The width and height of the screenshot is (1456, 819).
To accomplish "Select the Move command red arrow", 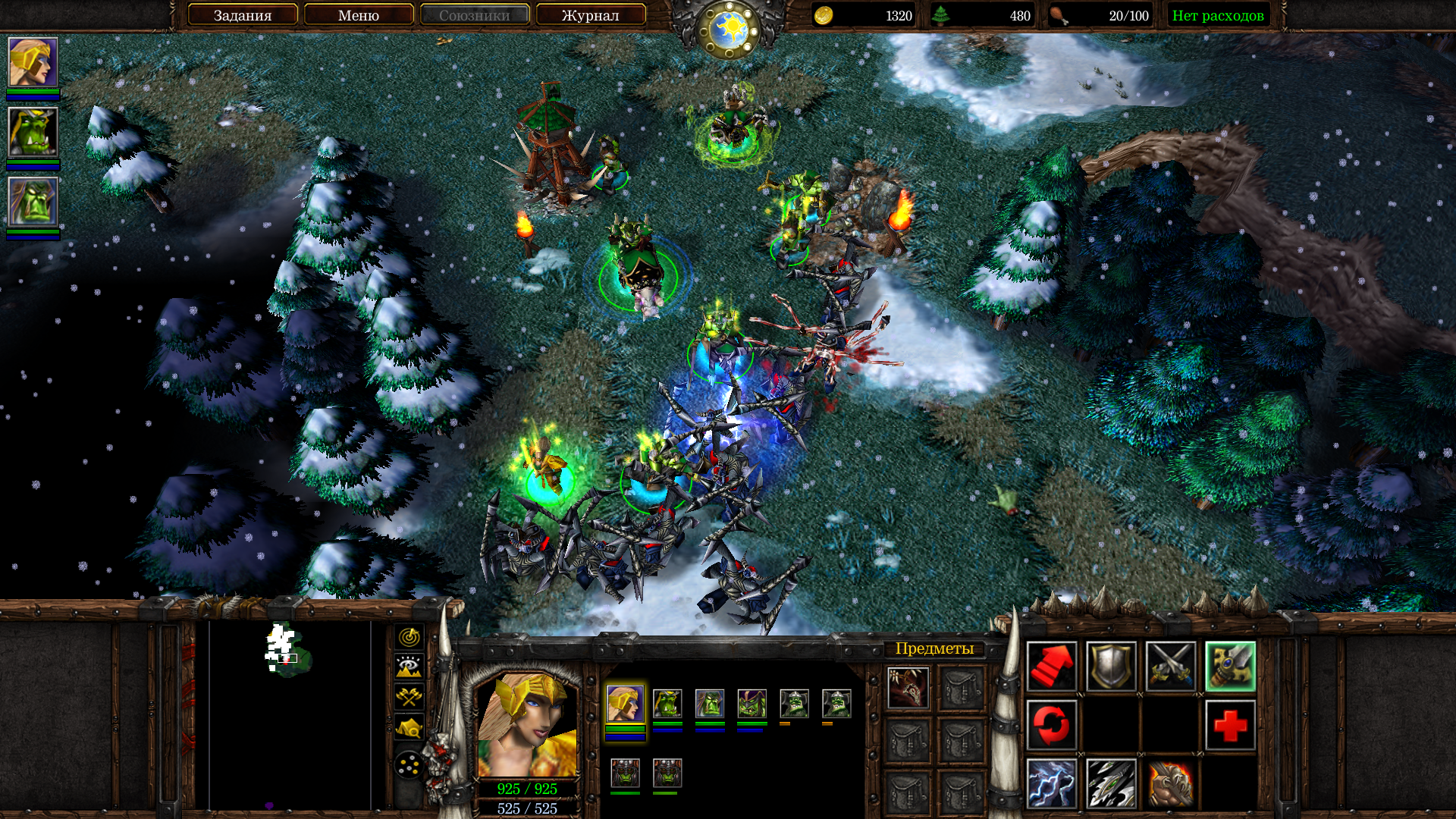I will [1051, 667].
